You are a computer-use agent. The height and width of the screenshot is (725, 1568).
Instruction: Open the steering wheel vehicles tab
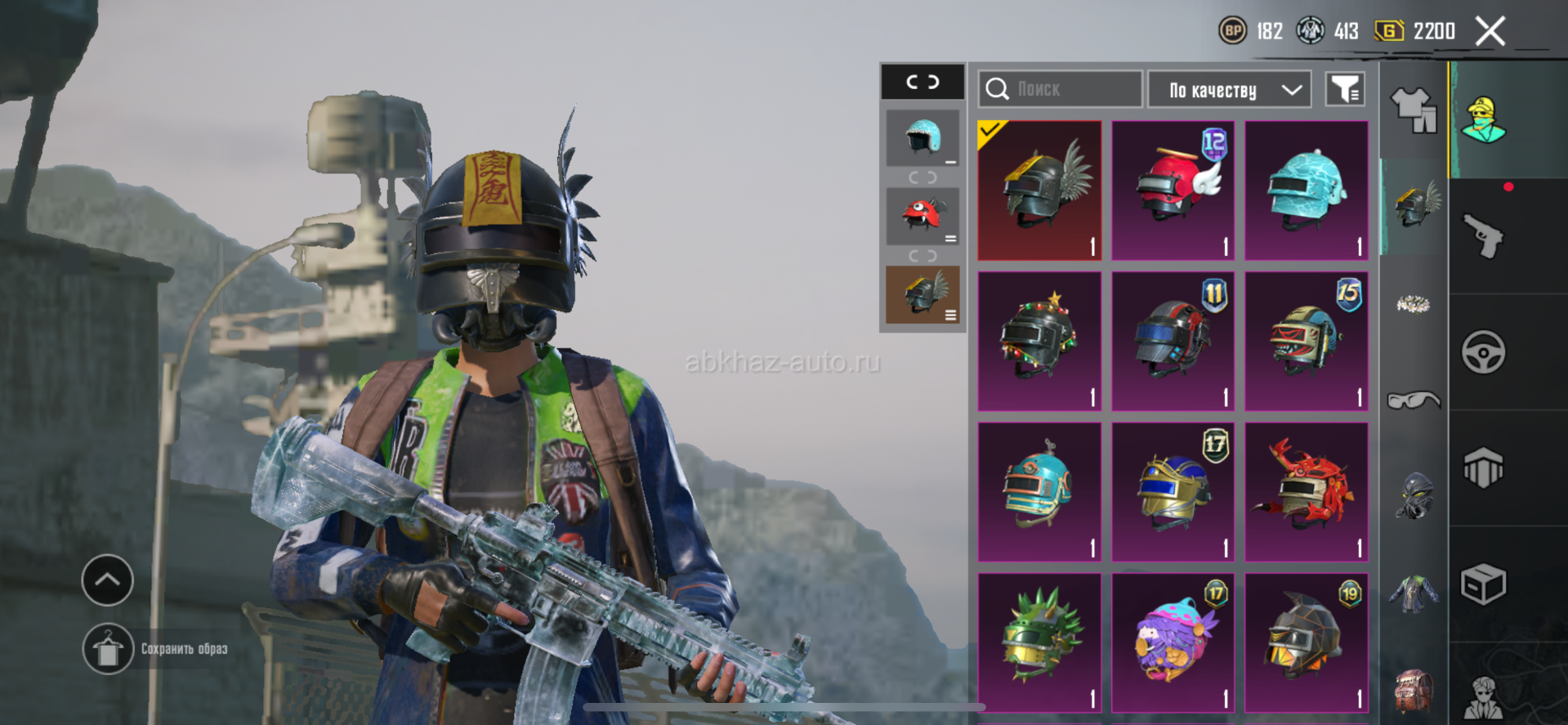[1483, 352]
